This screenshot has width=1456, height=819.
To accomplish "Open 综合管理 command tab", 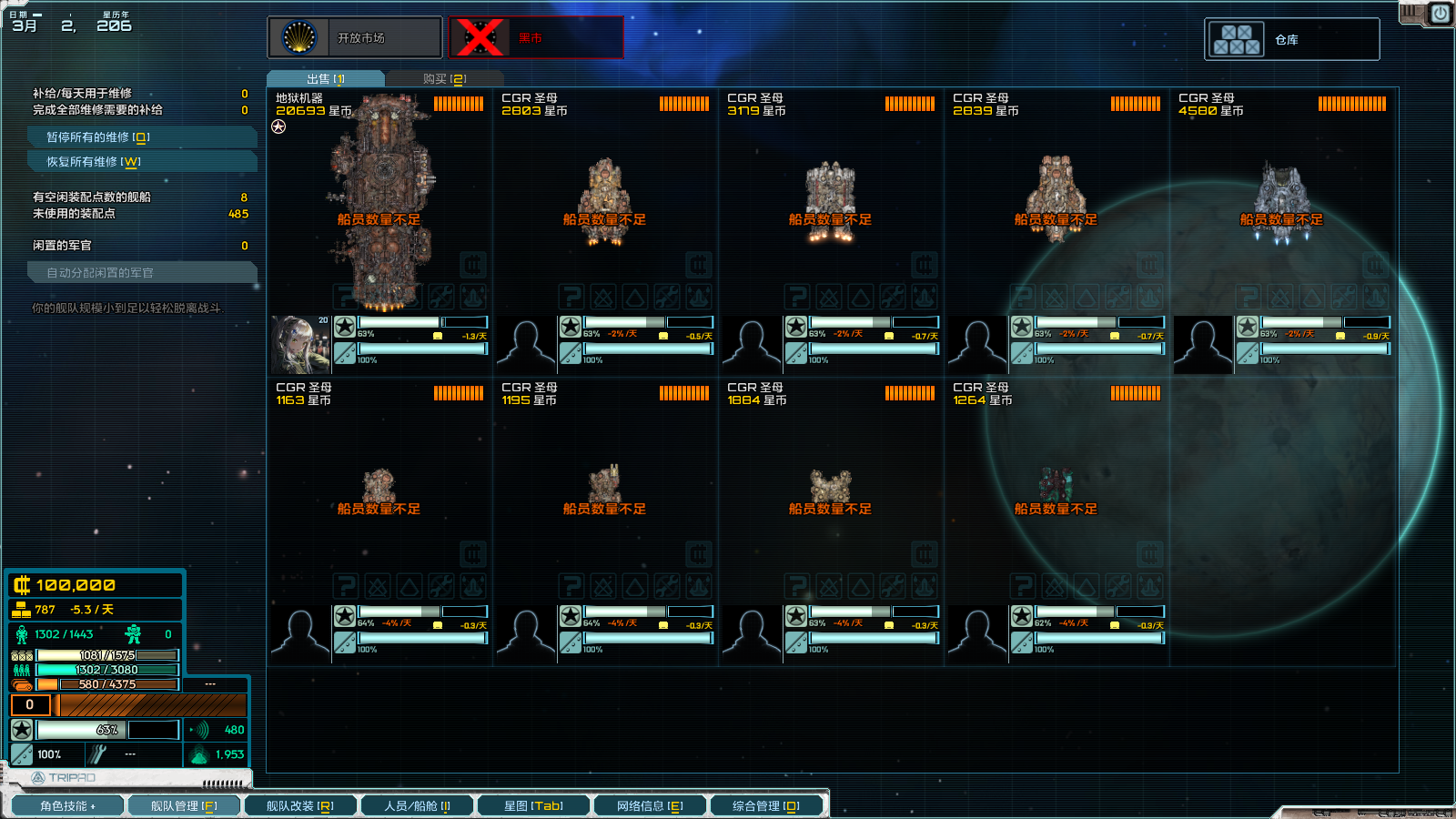I will point(765,806).
